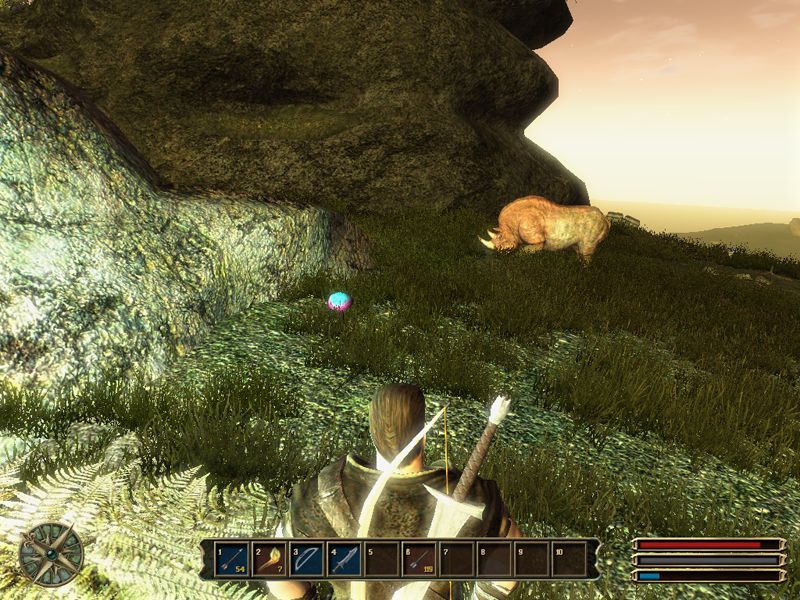This screenshot has width=800, height=600.
Task: Choose empty hotbar slot 10
Action: click(x=568, y=559)
